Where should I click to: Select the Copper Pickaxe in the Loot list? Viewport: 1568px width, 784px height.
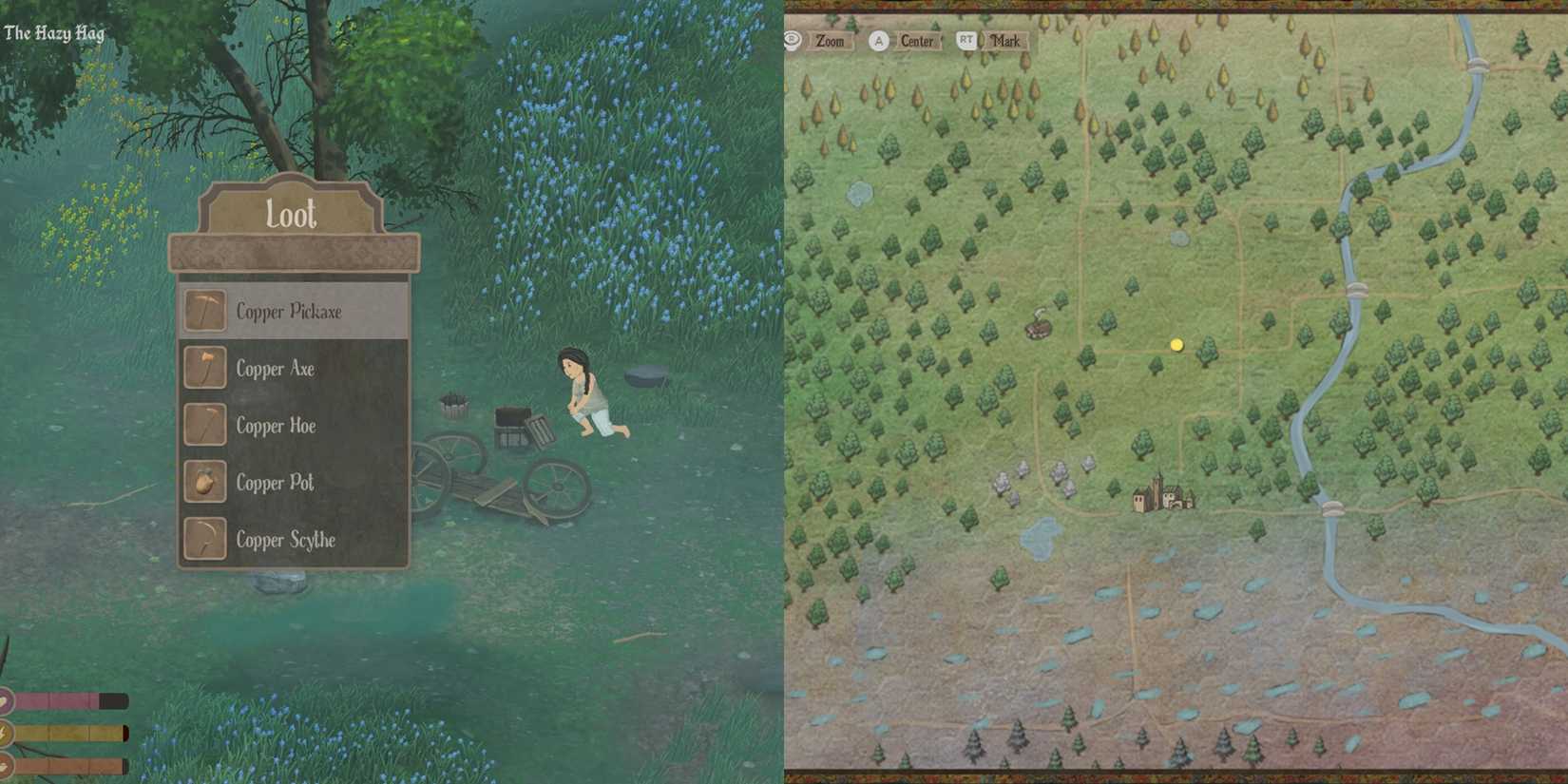(287, 311)
